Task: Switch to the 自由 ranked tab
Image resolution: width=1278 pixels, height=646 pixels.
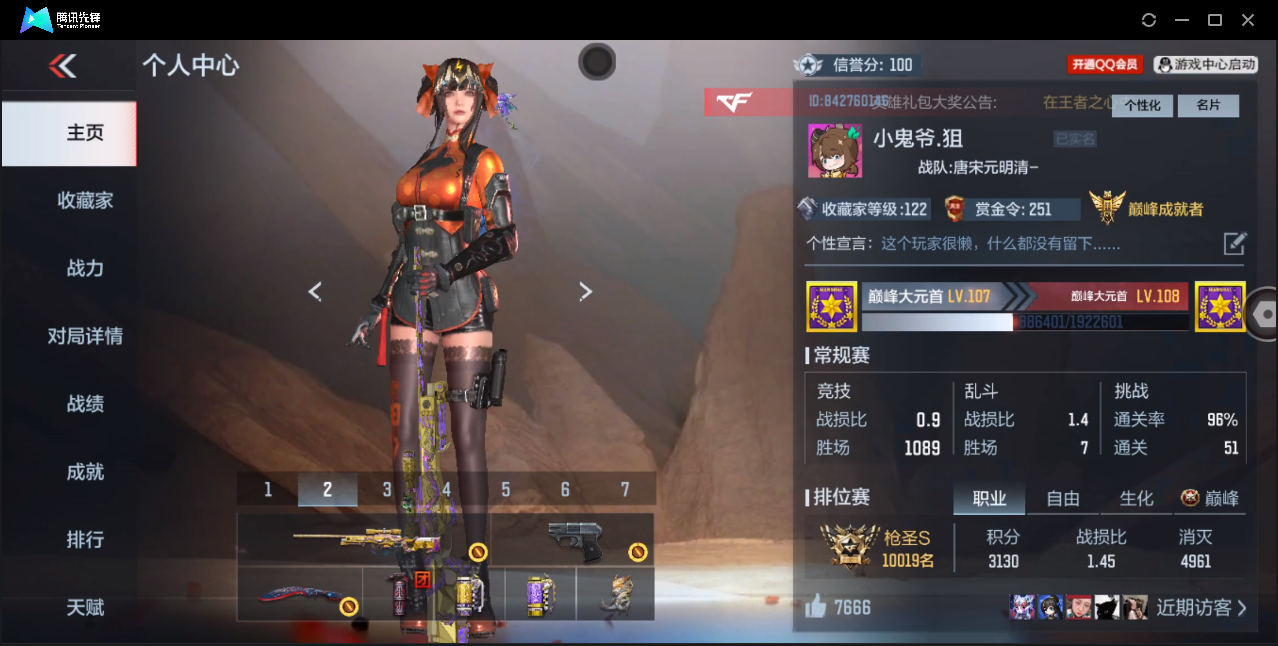Action: coord(1063,498)
